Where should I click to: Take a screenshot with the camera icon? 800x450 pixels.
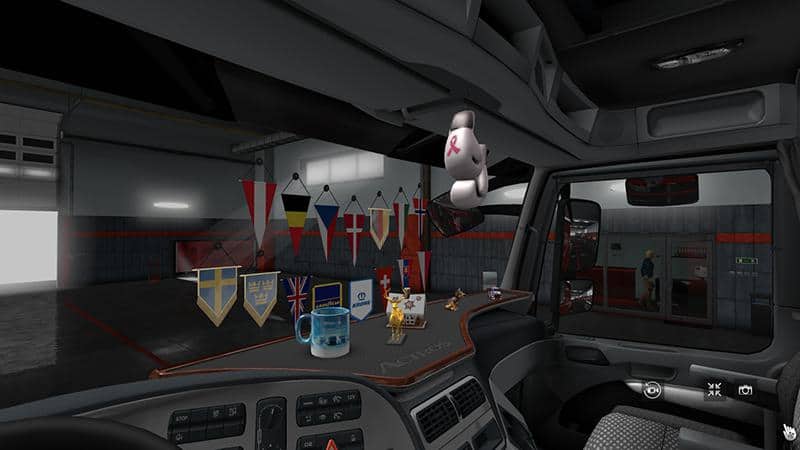pyautogui.click(x=745, y=390)
